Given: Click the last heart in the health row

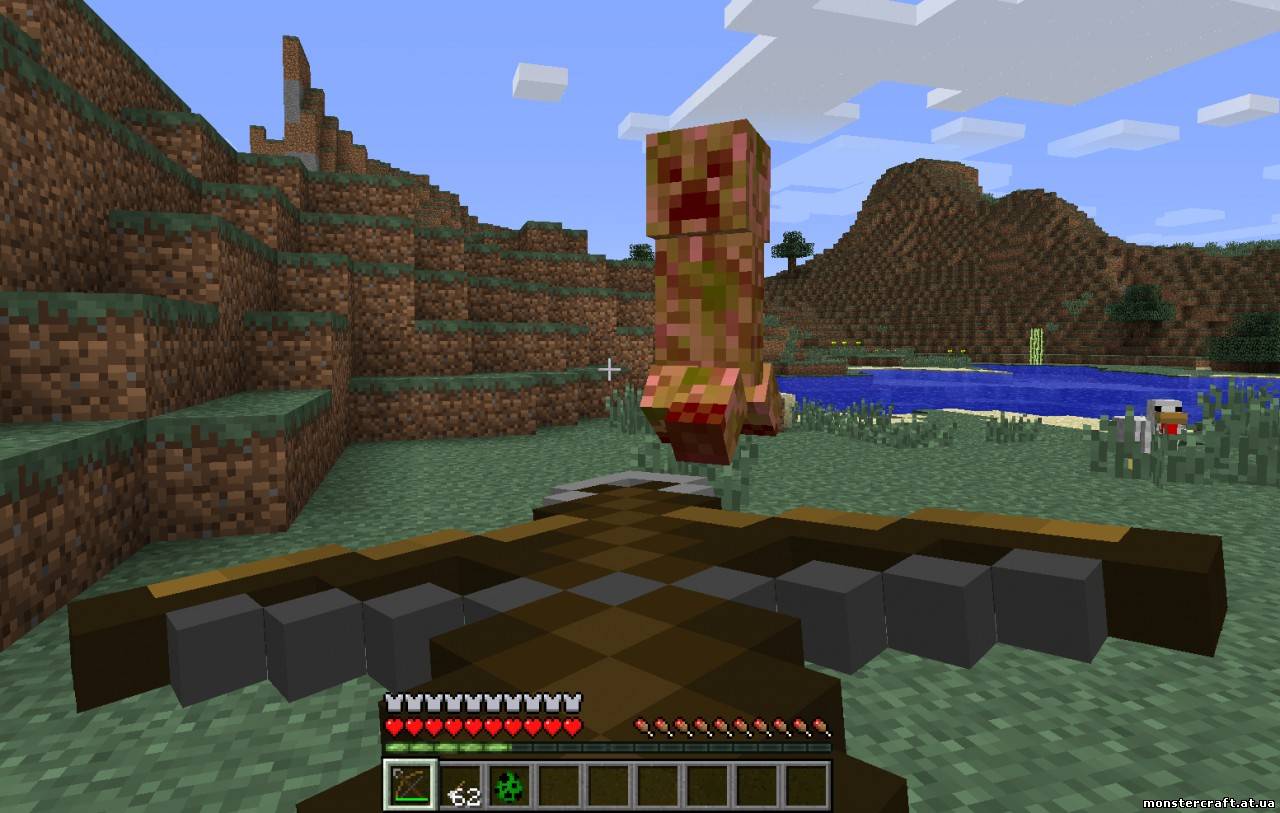Looking at the screenshot, I should [x=571, y=728].
